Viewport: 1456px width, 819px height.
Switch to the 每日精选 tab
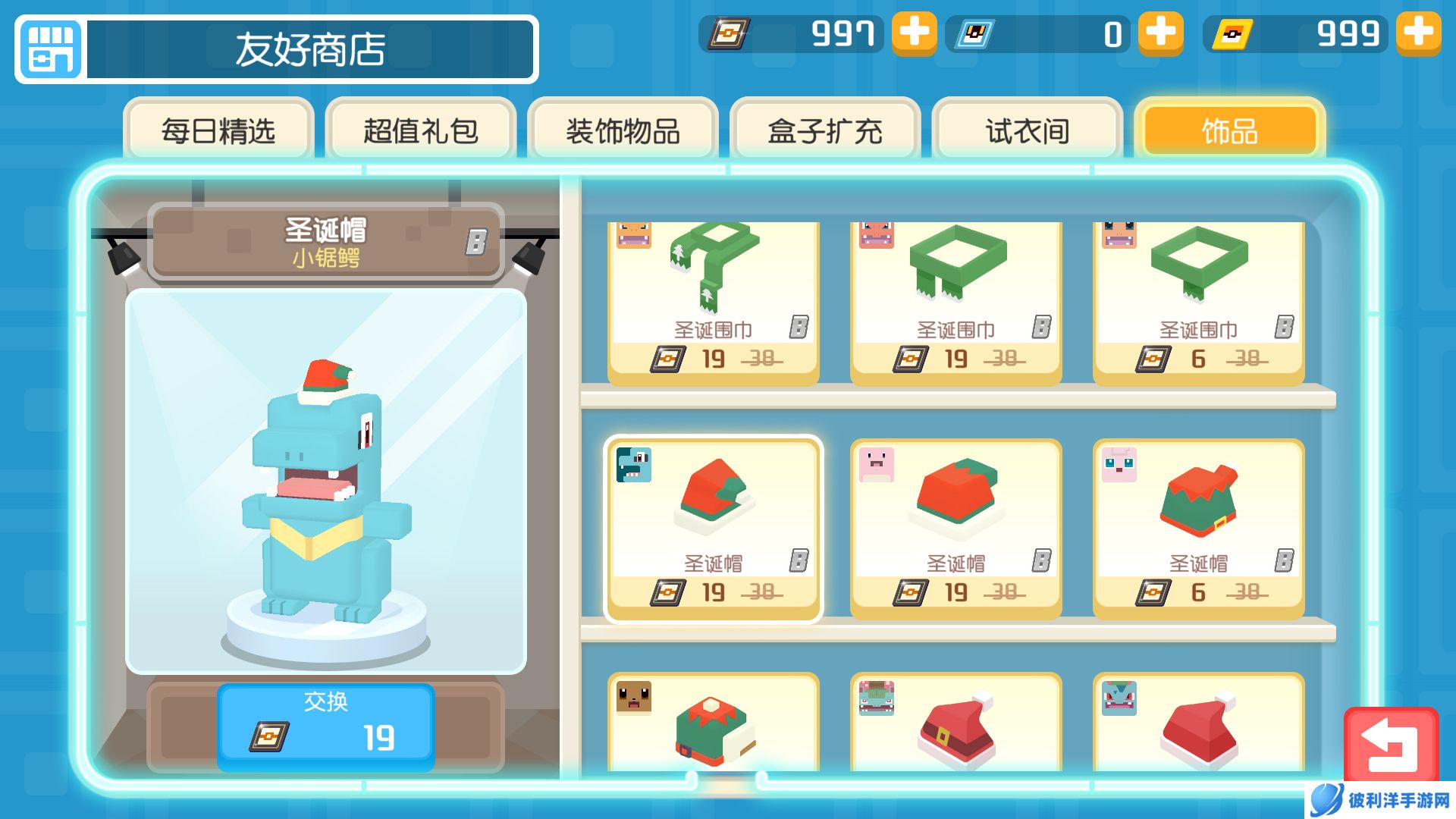click(218, 130)
